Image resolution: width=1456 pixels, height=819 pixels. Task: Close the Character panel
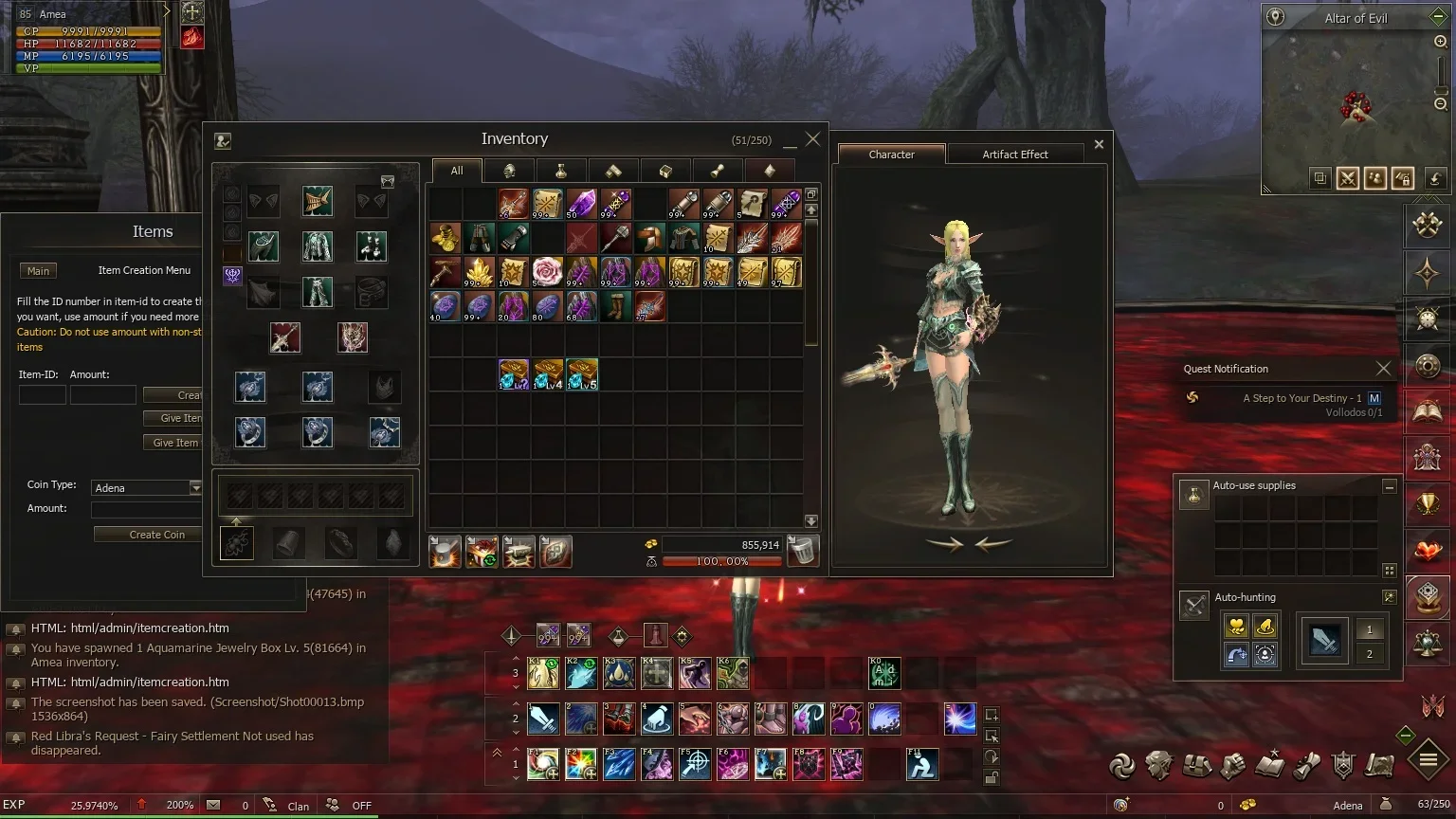[1099, 144]
